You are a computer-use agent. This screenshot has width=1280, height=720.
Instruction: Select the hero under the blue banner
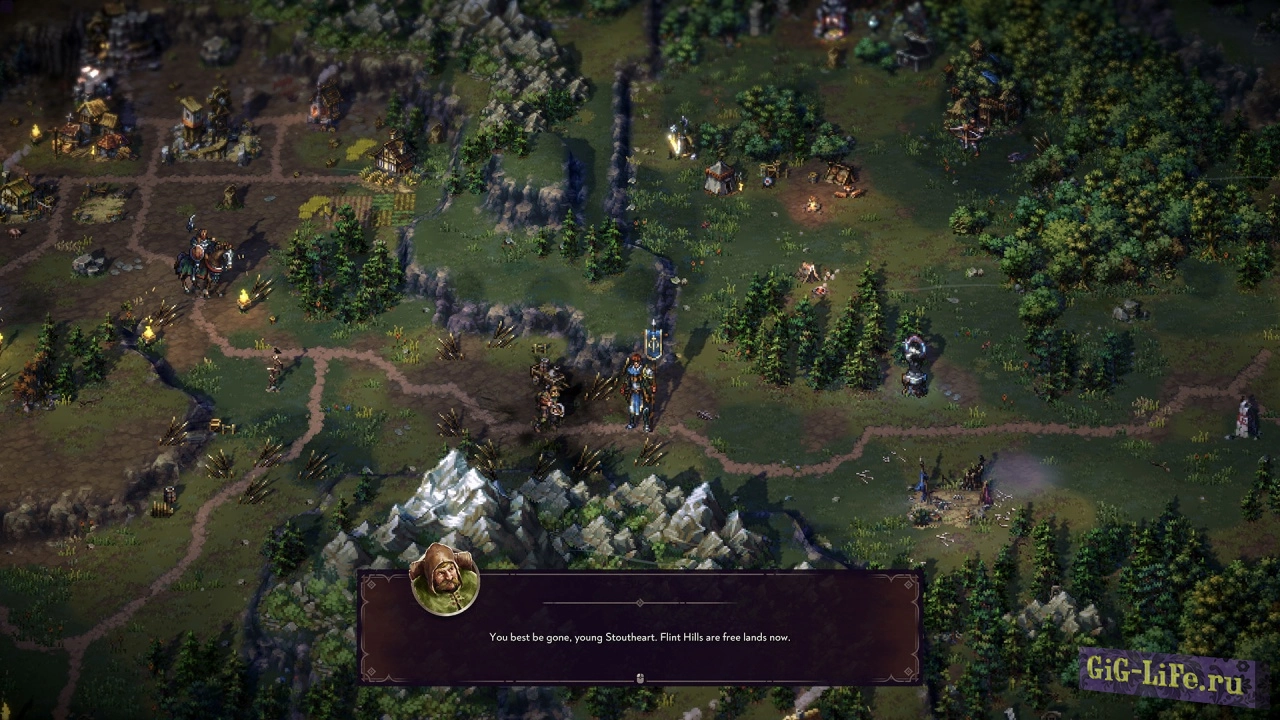coord(639,390)
